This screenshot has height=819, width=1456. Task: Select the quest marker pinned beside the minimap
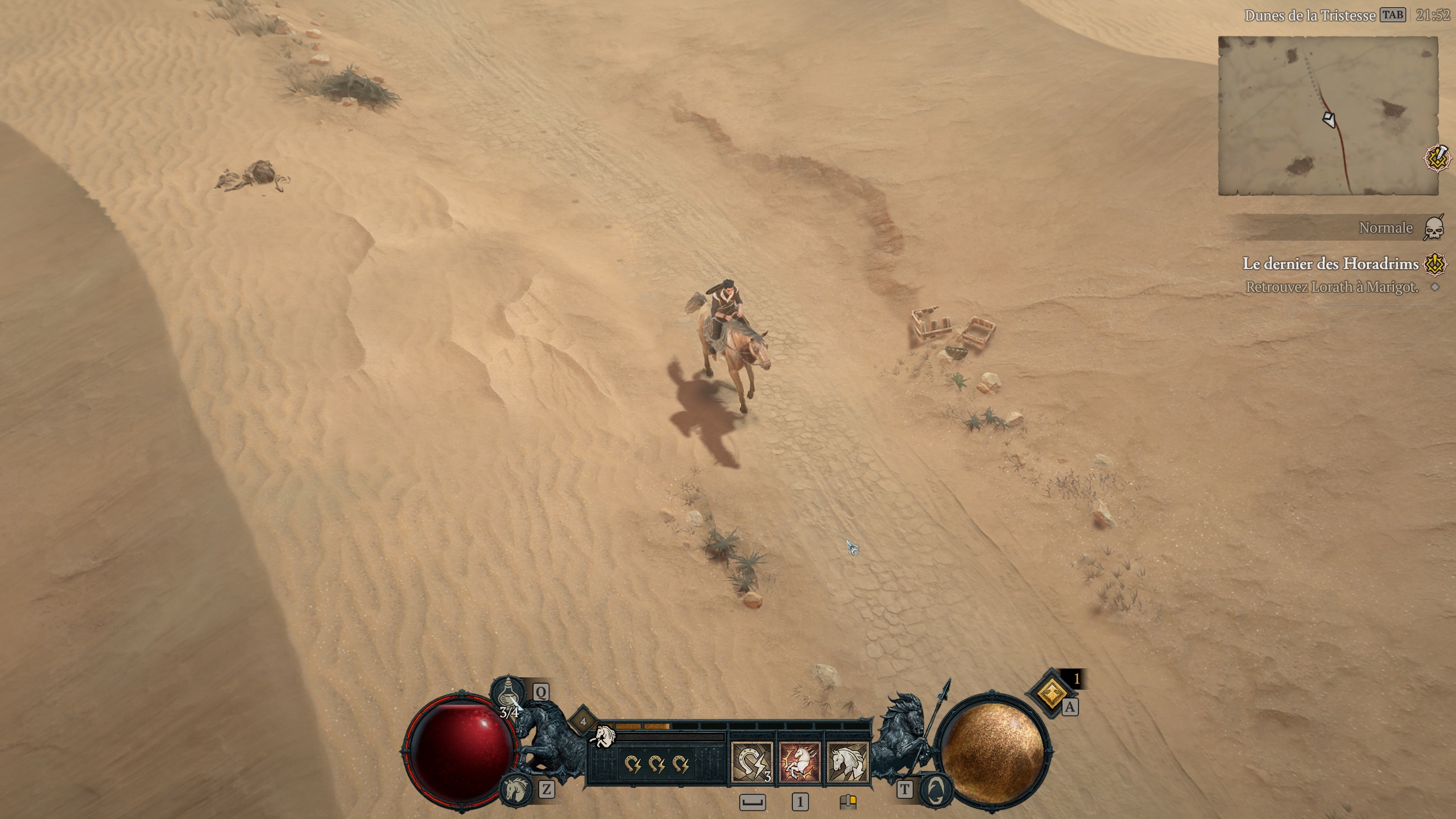[x=1438, y=158]
